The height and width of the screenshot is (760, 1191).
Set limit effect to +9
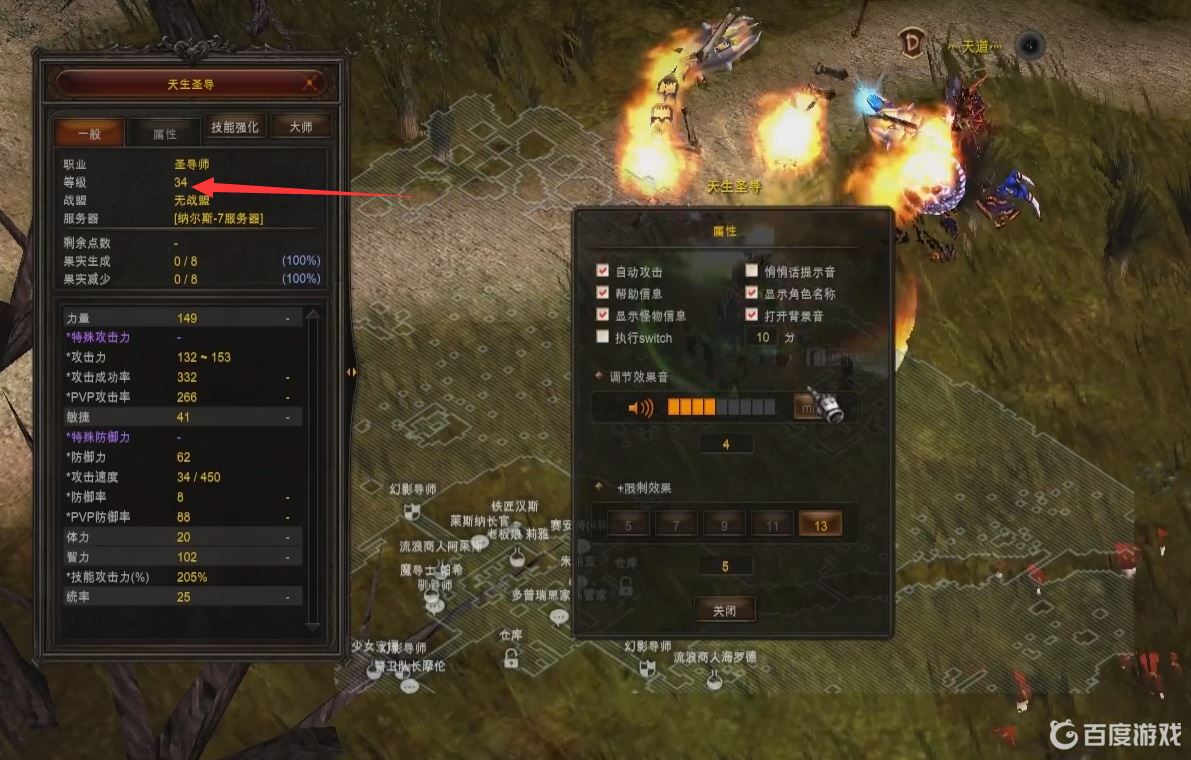pos(724,525)
